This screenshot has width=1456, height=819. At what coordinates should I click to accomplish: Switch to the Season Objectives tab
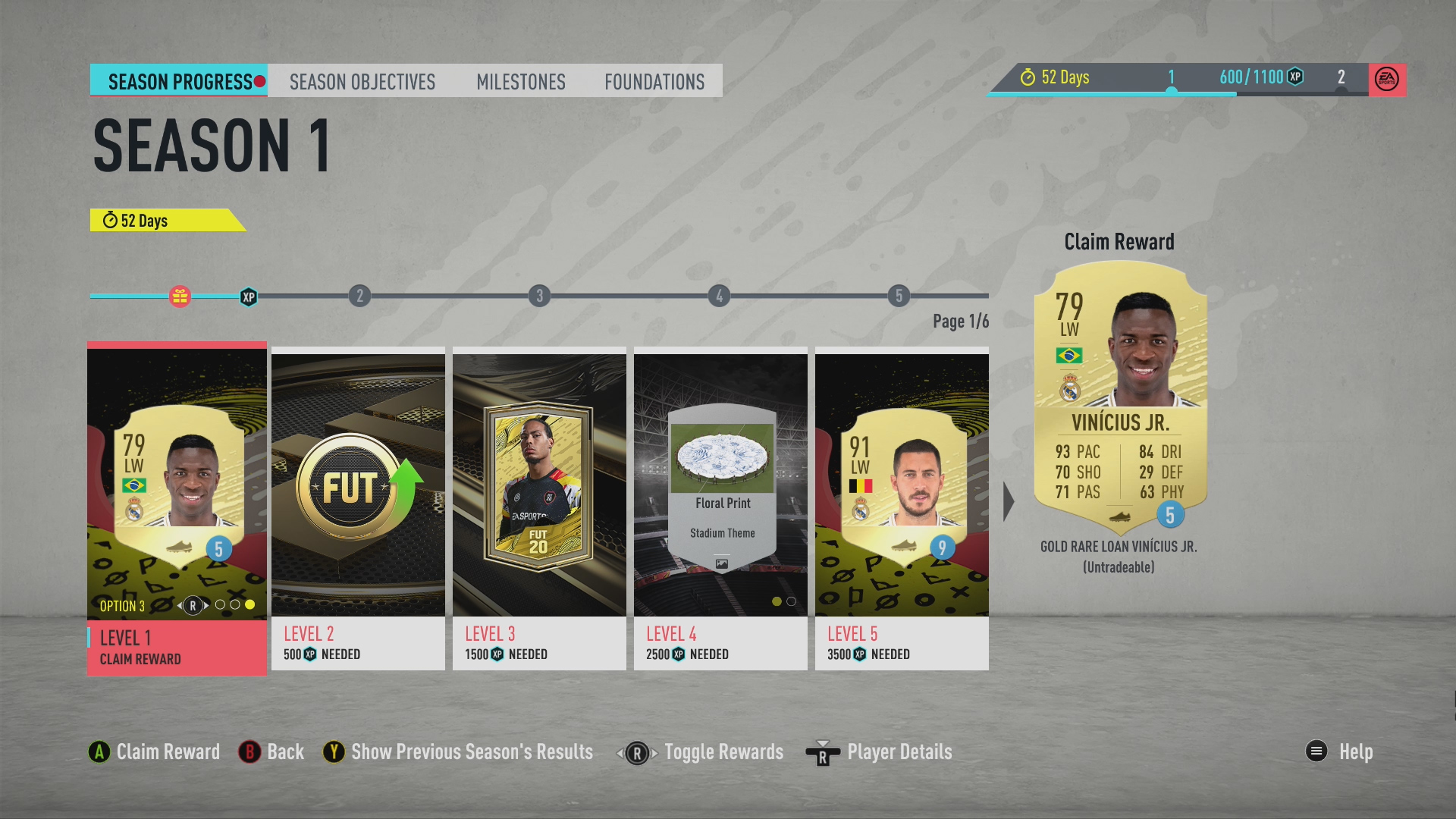click(x=362, y=82)
